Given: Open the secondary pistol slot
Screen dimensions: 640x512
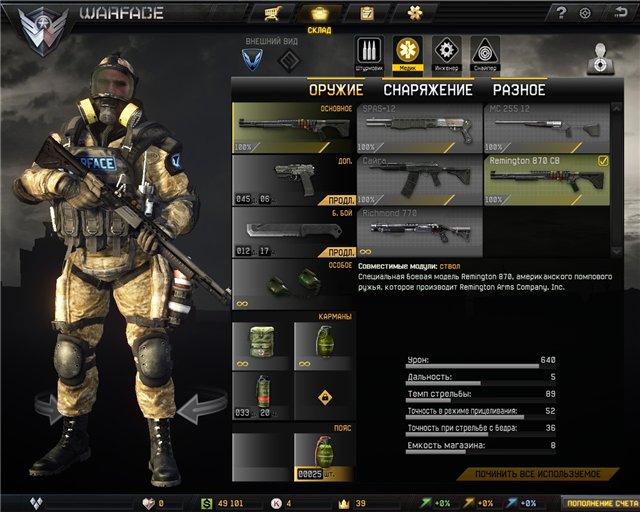Looking at the screenshot, I should [294, 179].
